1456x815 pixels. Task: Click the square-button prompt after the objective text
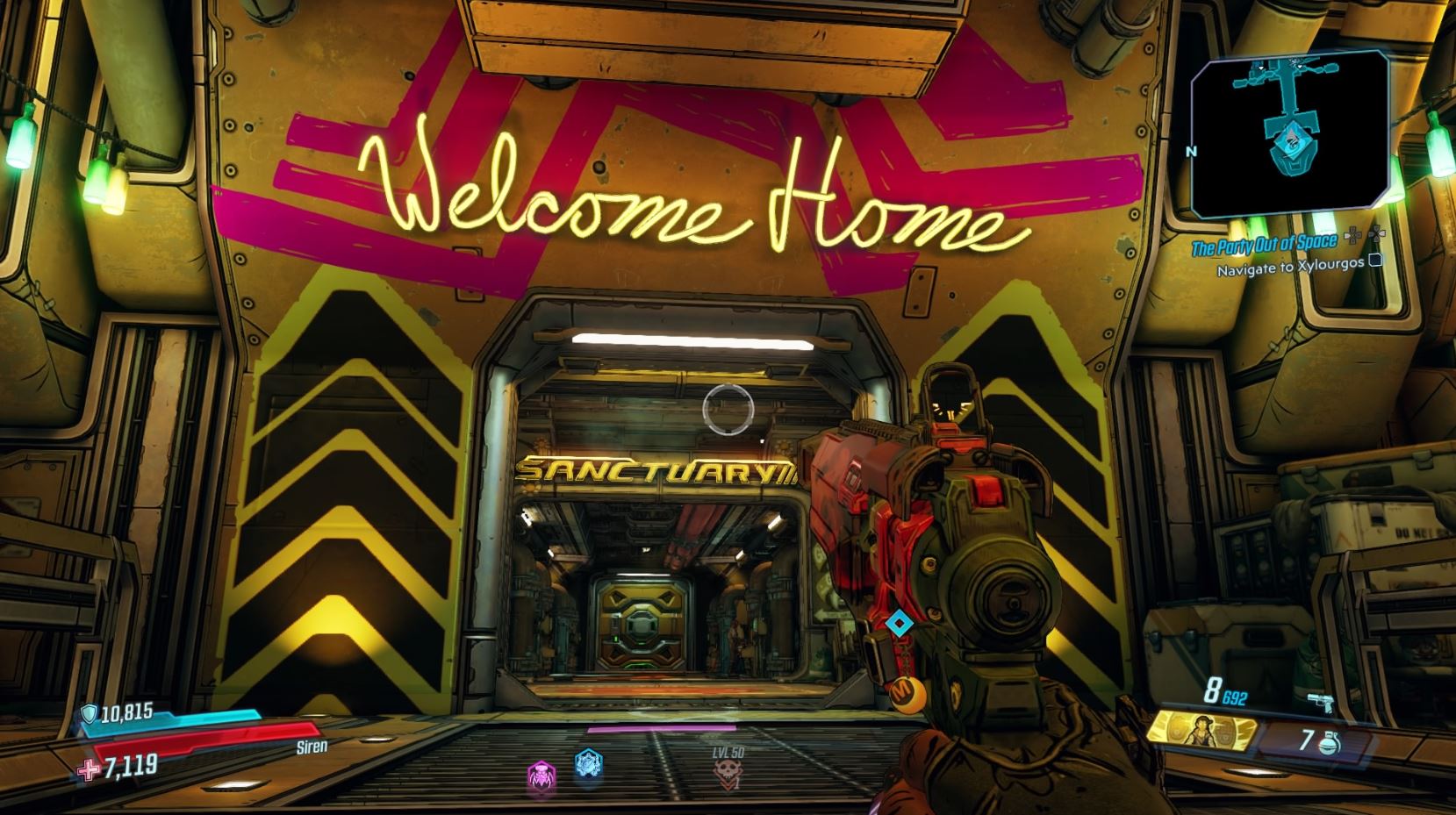point(1375,261)
